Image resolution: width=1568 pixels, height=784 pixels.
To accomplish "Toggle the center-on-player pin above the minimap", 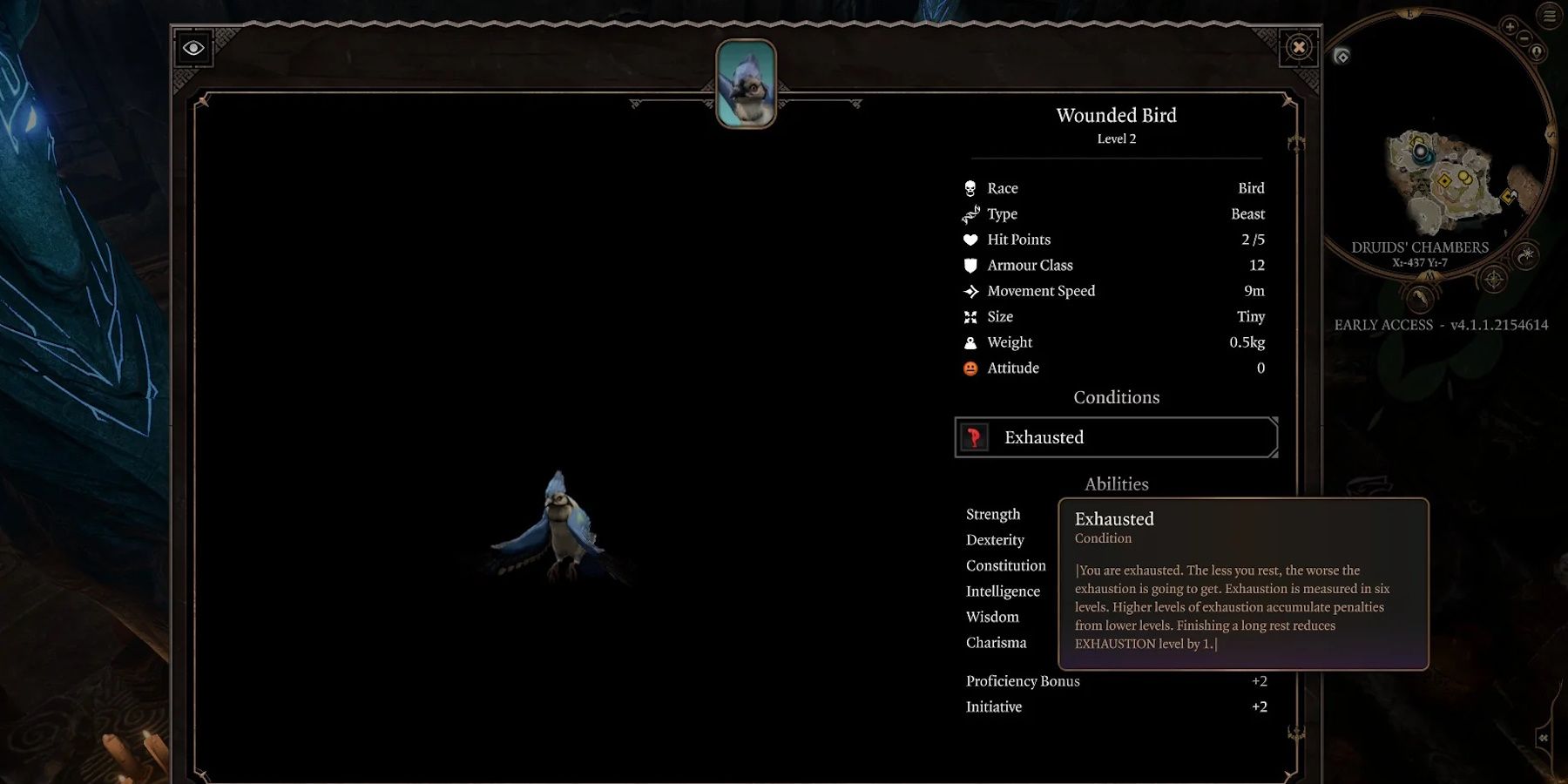I will tap(1537, 51).
